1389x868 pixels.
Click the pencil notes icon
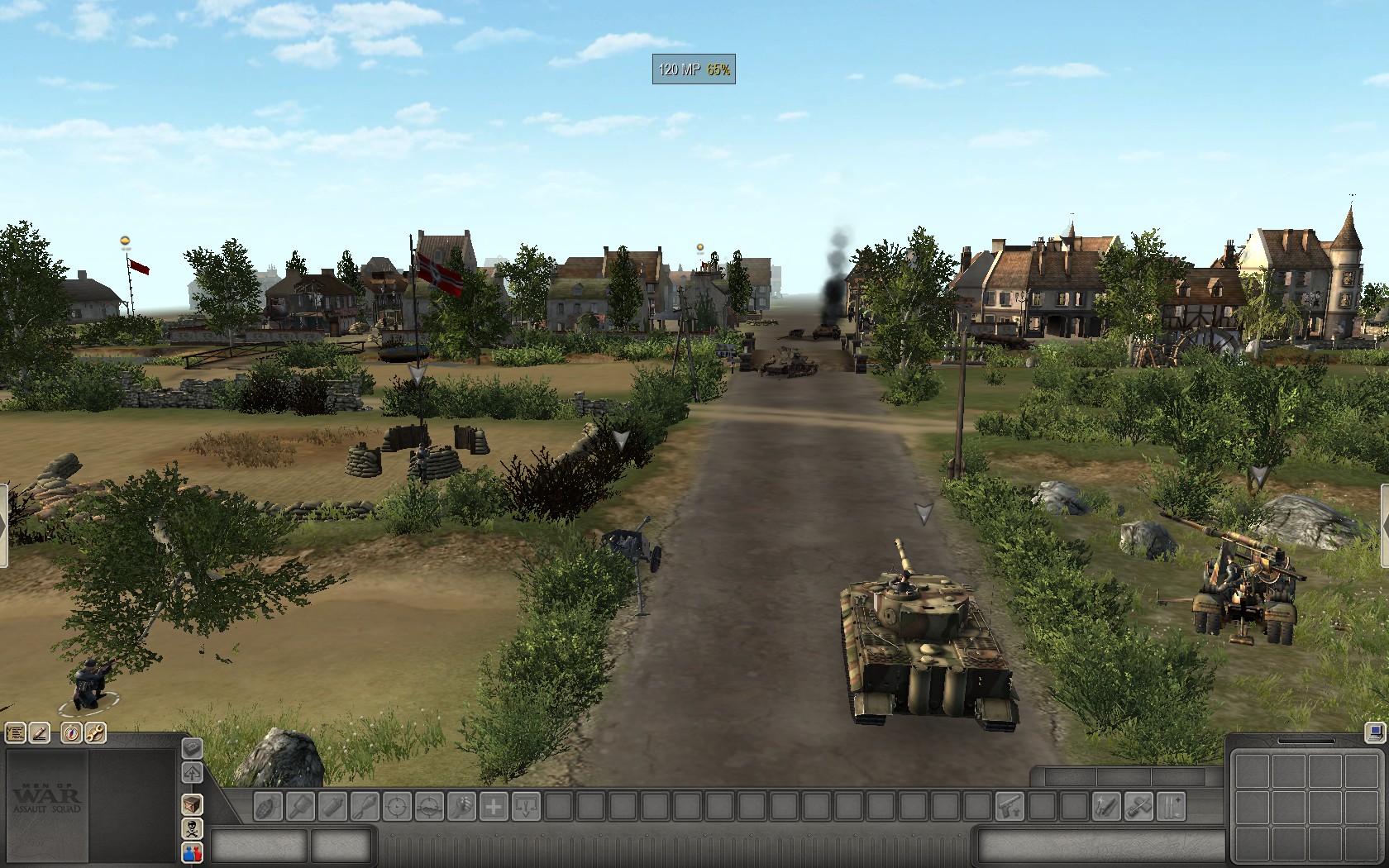coord(39,732)
